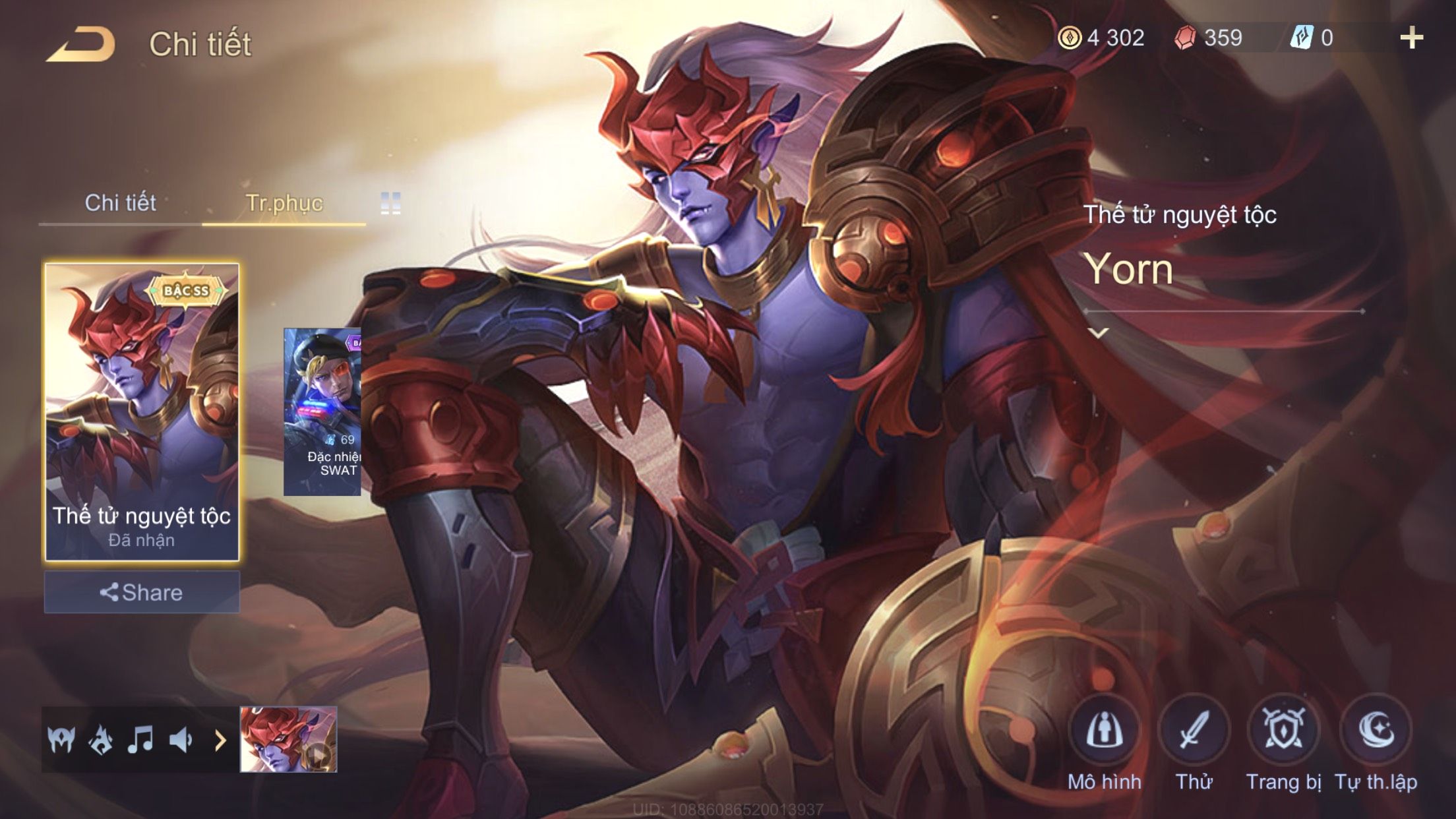Open the Mô hình model viewer

click(1105, 732)
